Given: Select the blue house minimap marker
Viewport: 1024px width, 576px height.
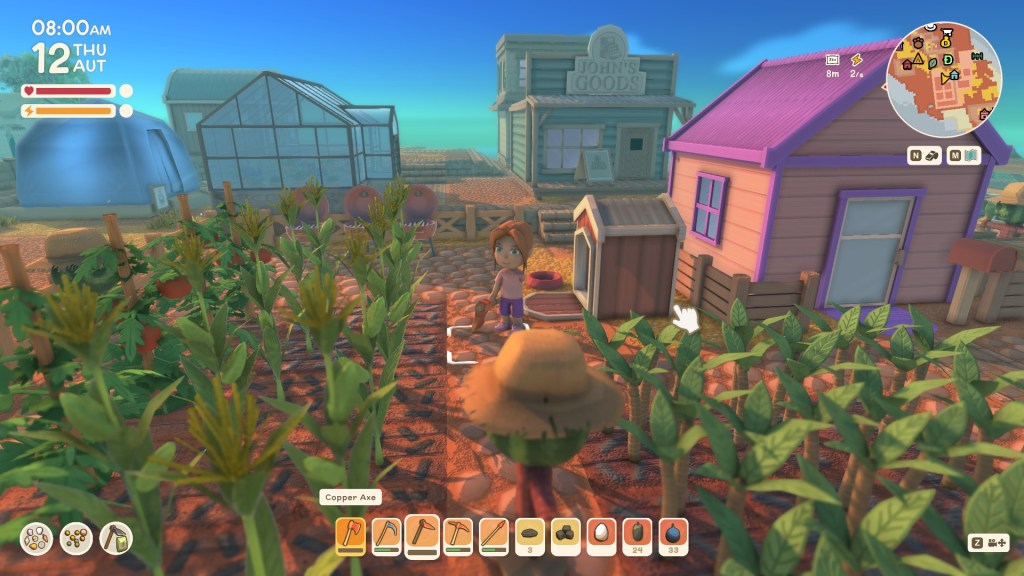Looking at the screenshot, I should coord(955,74).
